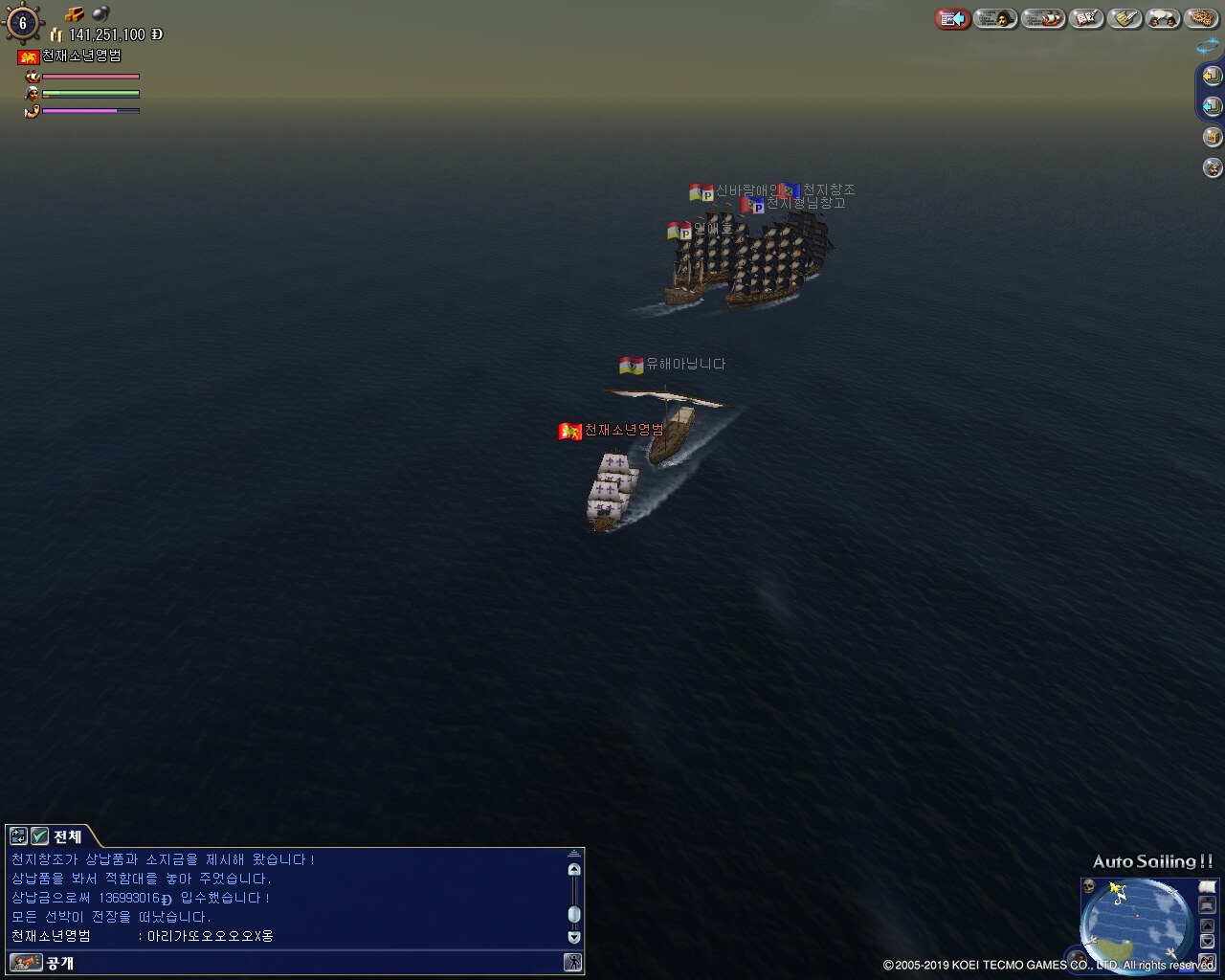Image resolution: width=1225 pixels, height=980 pixels.
Task: Open the character info portrait button
Action: point(996,18)
